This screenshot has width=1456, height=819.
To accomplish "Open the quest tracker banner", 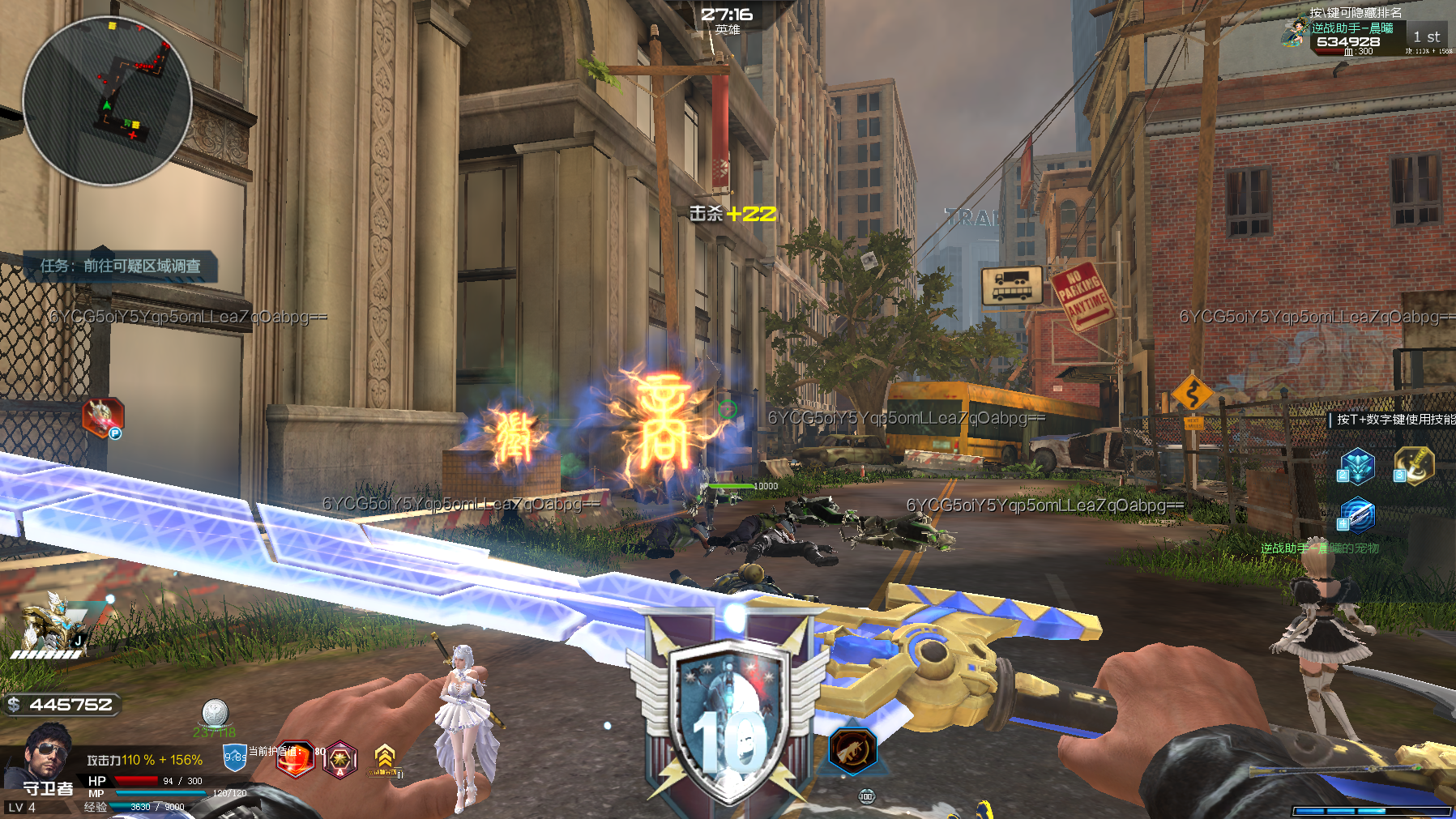I will [x=120, y=266].
